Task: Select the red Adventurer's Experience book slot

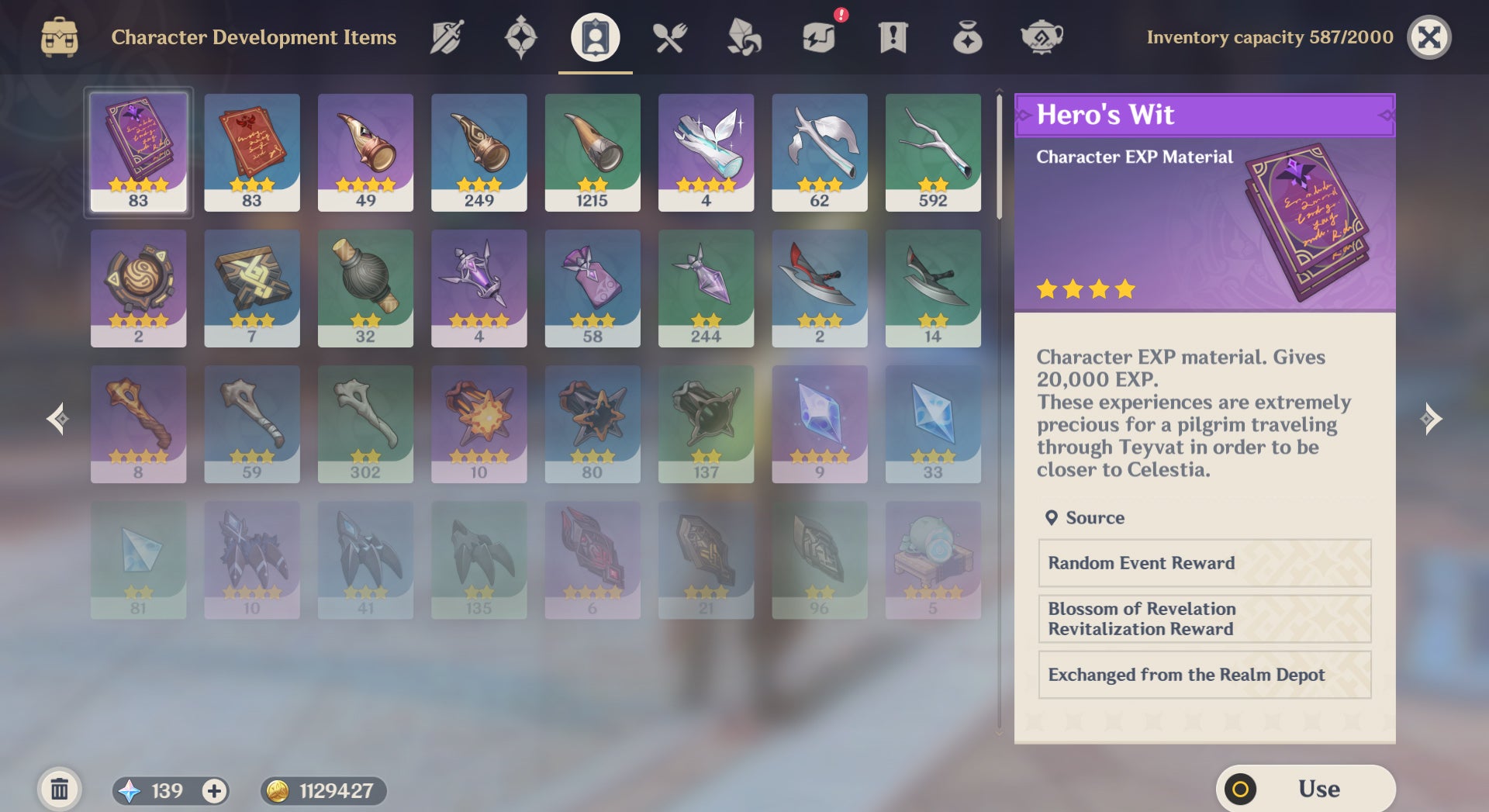Action: pos(251,152)
